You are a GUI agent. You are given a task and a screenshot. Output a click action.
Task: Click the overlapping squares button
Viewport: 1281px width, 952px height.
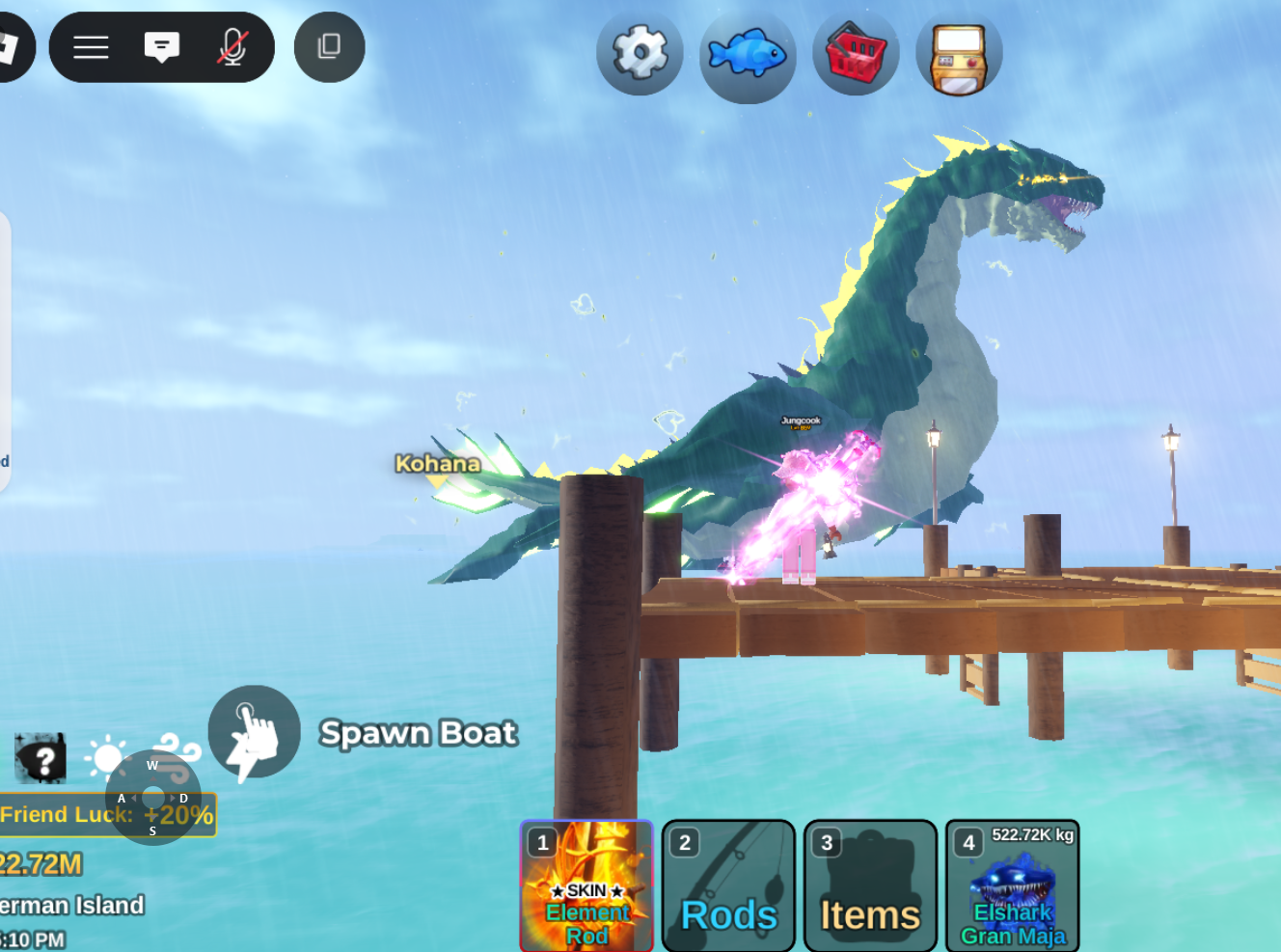[x=329, y=46]
